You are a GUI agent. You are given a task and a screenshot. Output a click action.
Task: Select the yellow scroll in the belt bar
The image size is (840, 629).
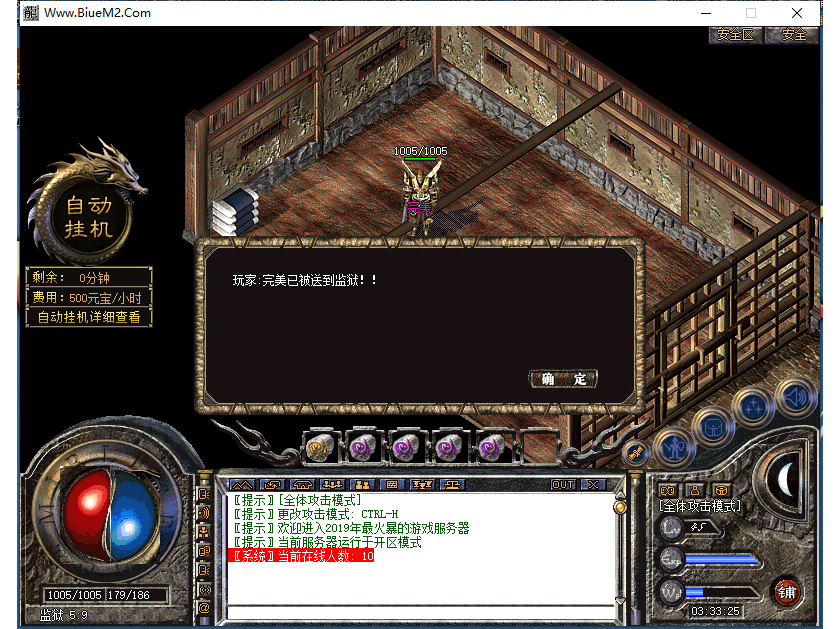pyautogui.click(x=320, y=448)
